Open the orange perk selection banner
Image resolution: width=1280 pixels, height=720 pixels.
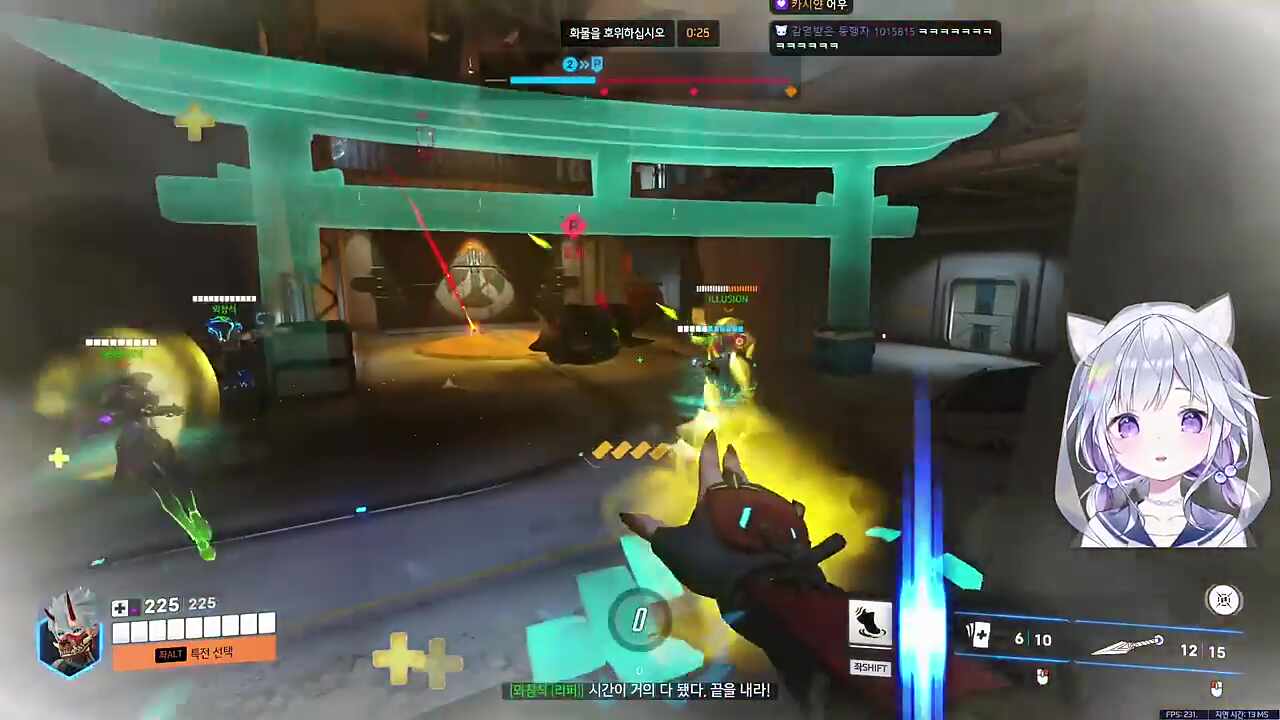[194, 653]
